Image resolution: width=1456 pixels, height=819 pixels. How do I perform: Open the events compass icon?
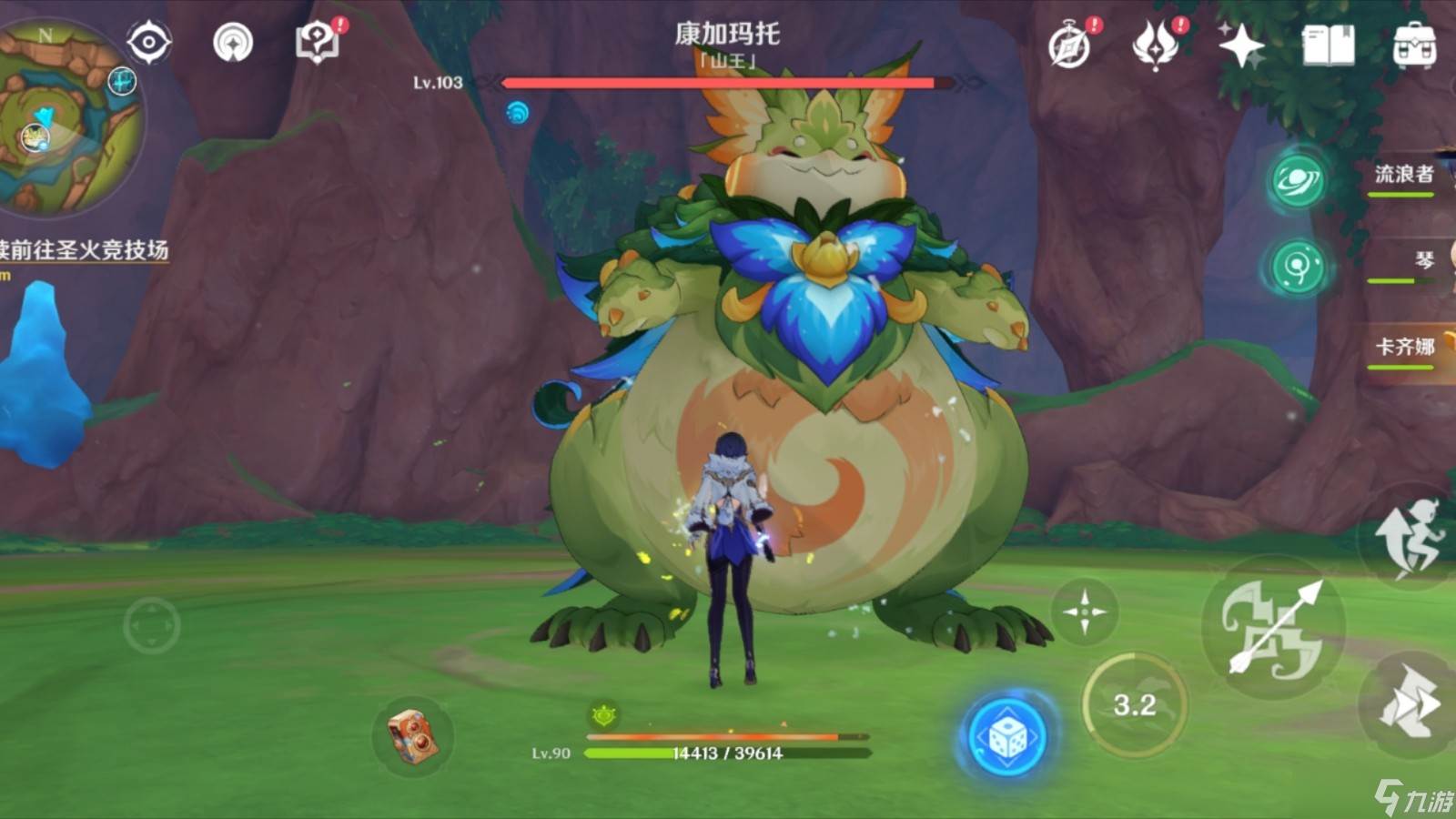pyautogui.click(x=1070, y=45)
